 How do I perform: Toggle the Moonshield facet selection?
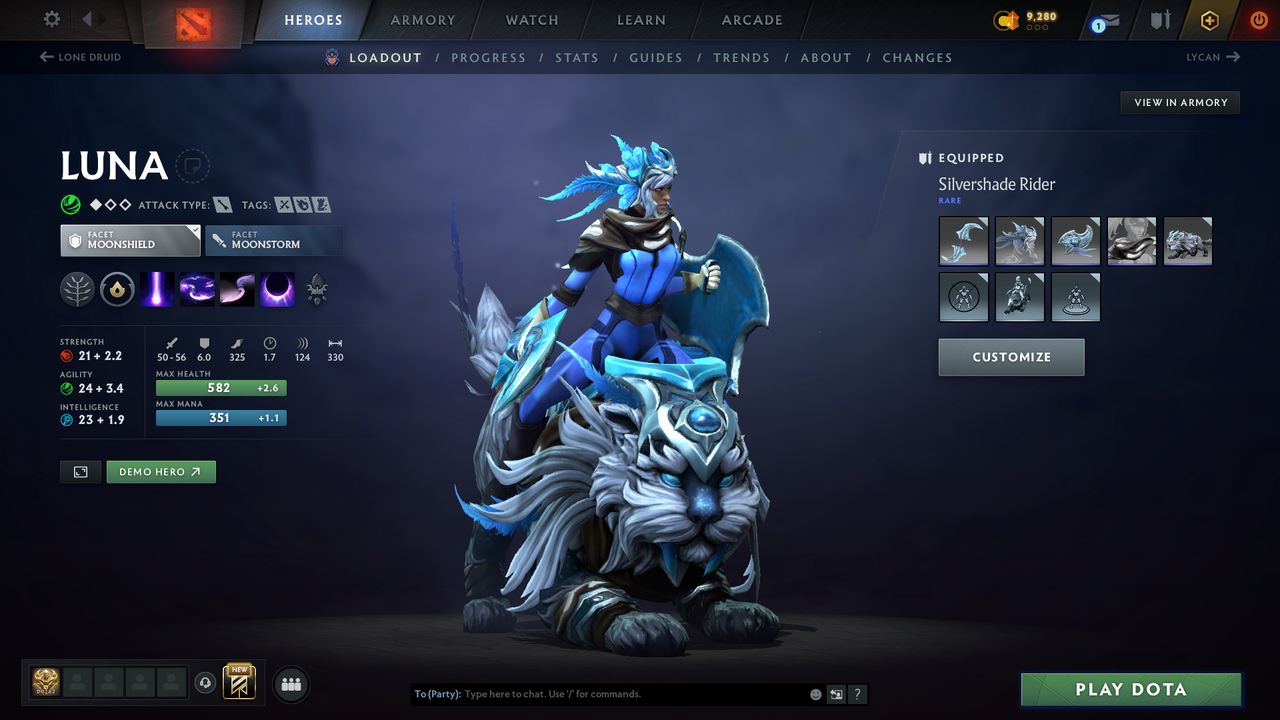tap(130, 240)
